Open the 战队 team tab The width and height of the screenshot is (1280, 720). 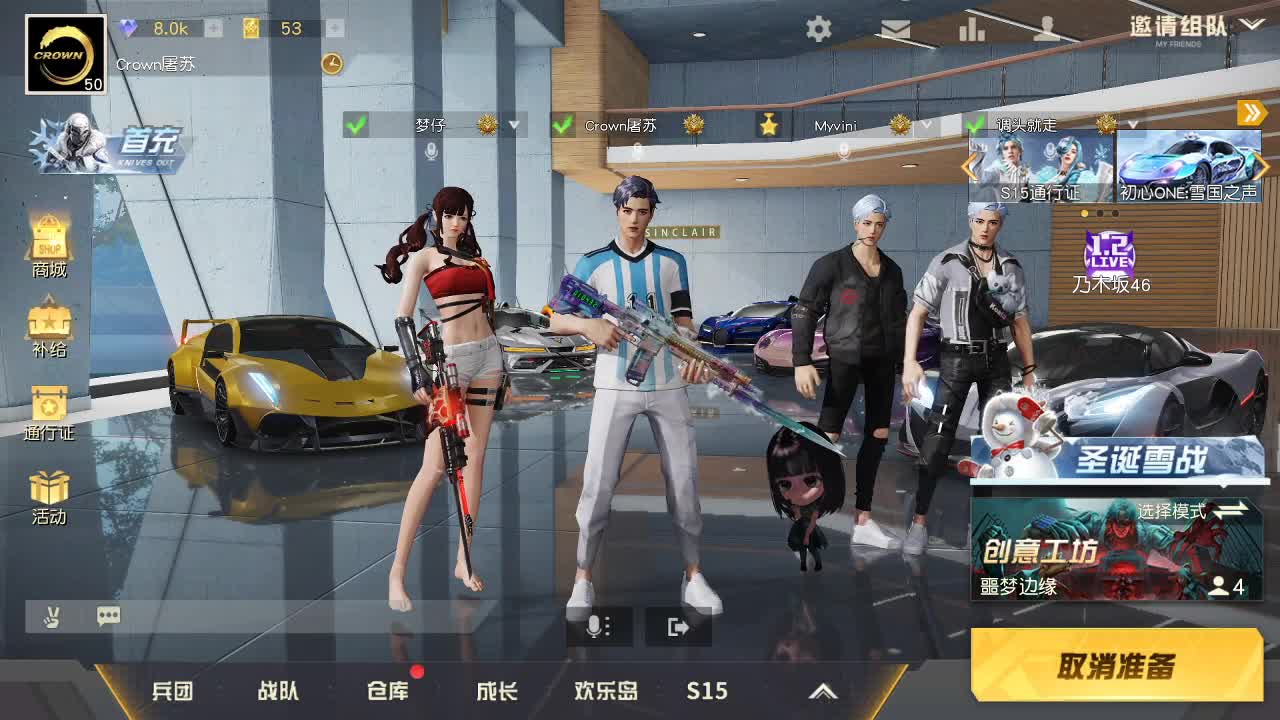pyautogui.click(x=279, y=690)
